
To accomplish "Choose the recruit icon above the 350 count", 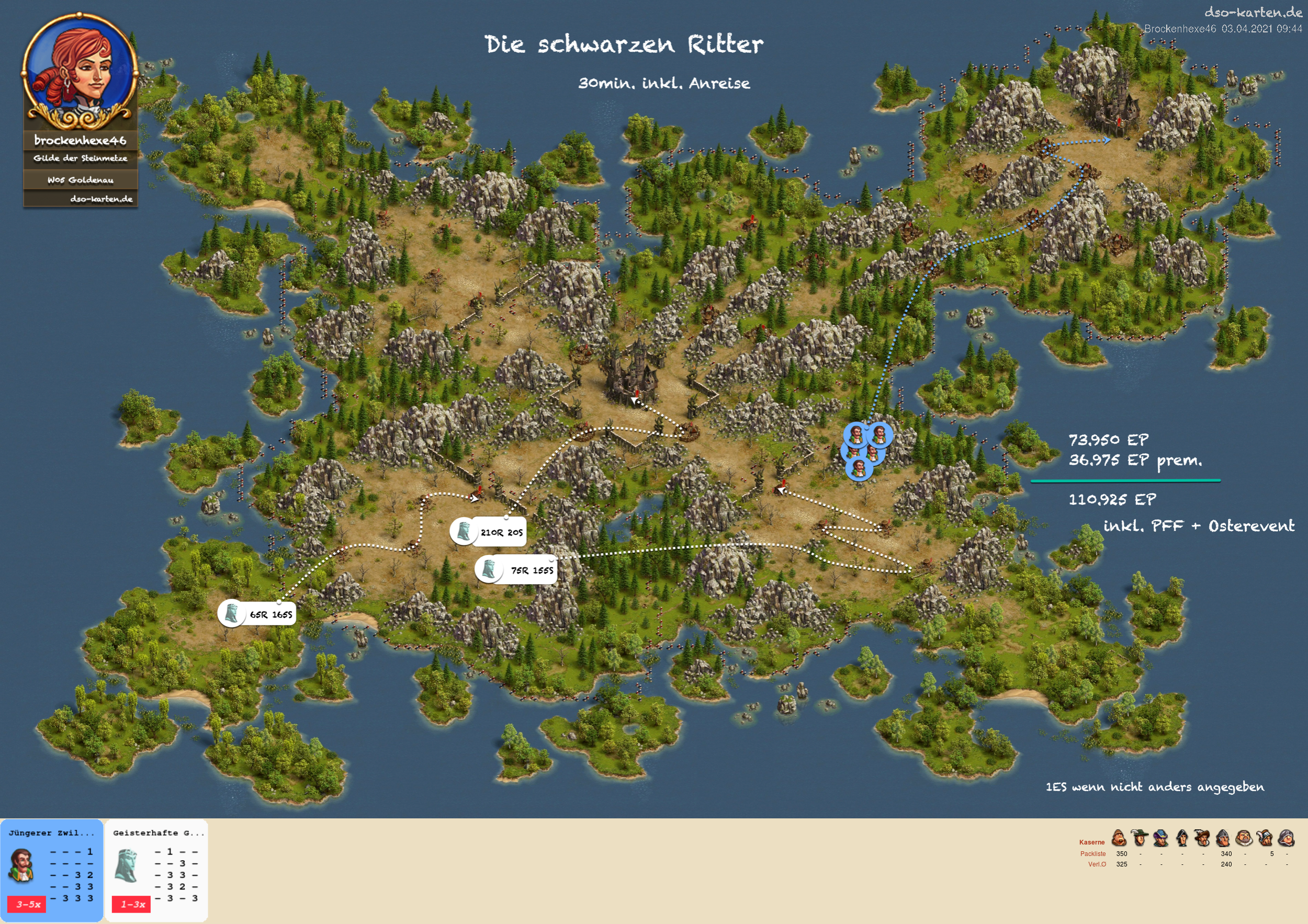I will coord(1119,838).
